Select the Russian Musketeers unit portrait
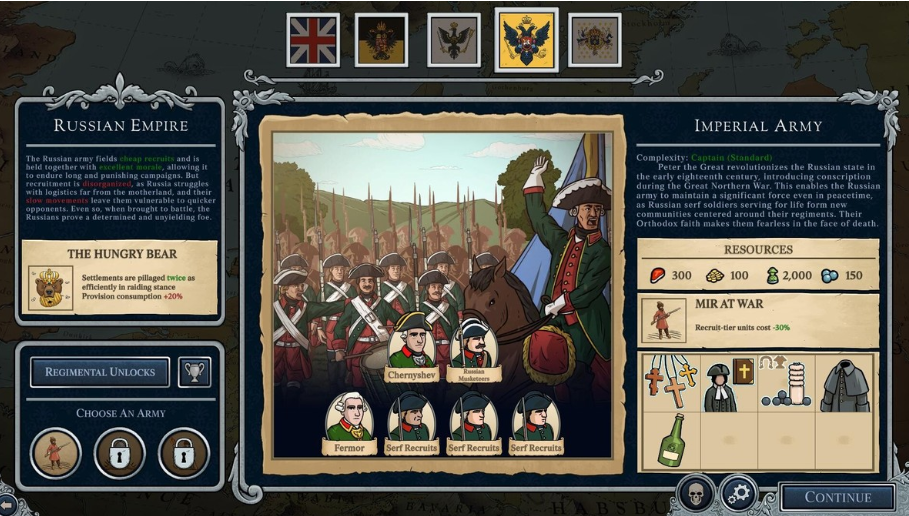This screenshot has width=909, height=516. [474, 345]
